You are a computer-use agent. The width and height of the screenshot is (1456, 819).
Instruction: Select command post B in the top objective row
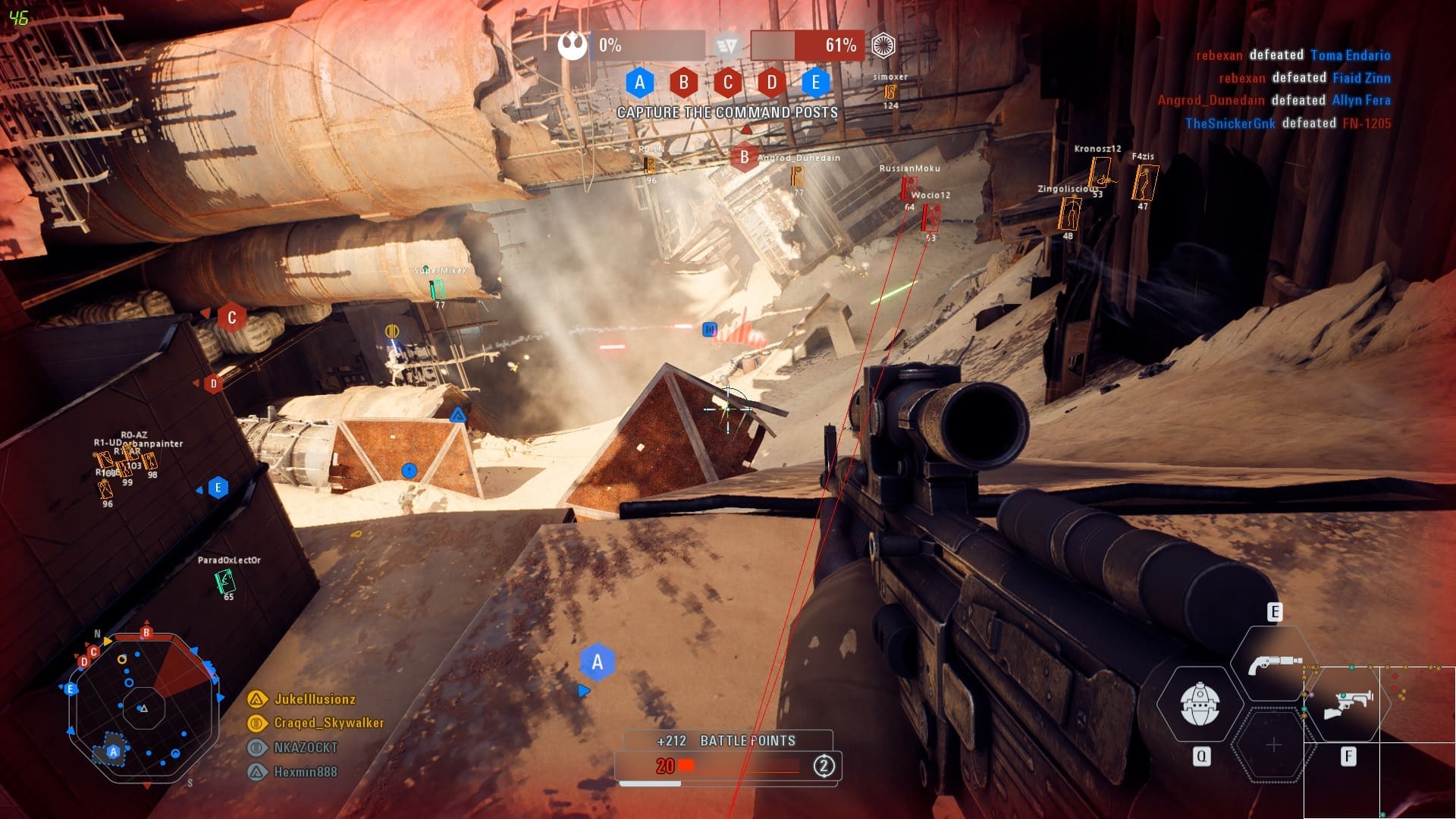[683, 82]
